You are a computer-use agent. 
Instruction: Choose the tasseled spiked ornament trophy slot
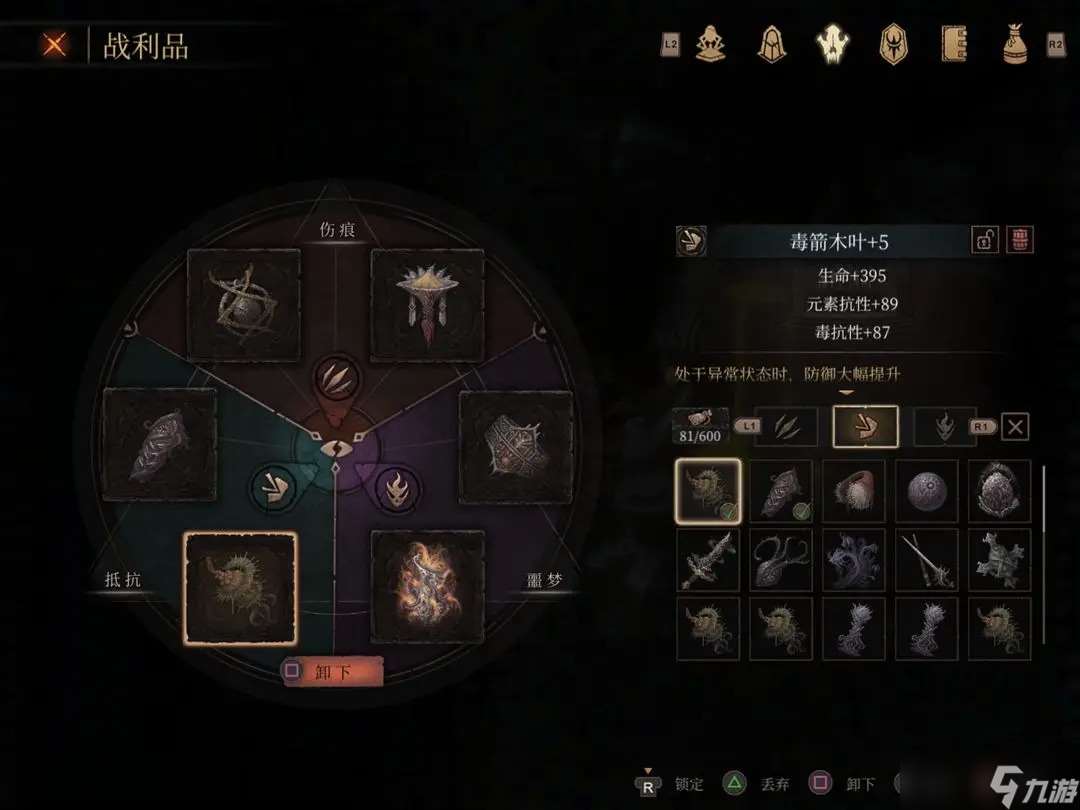coord(428,305)
